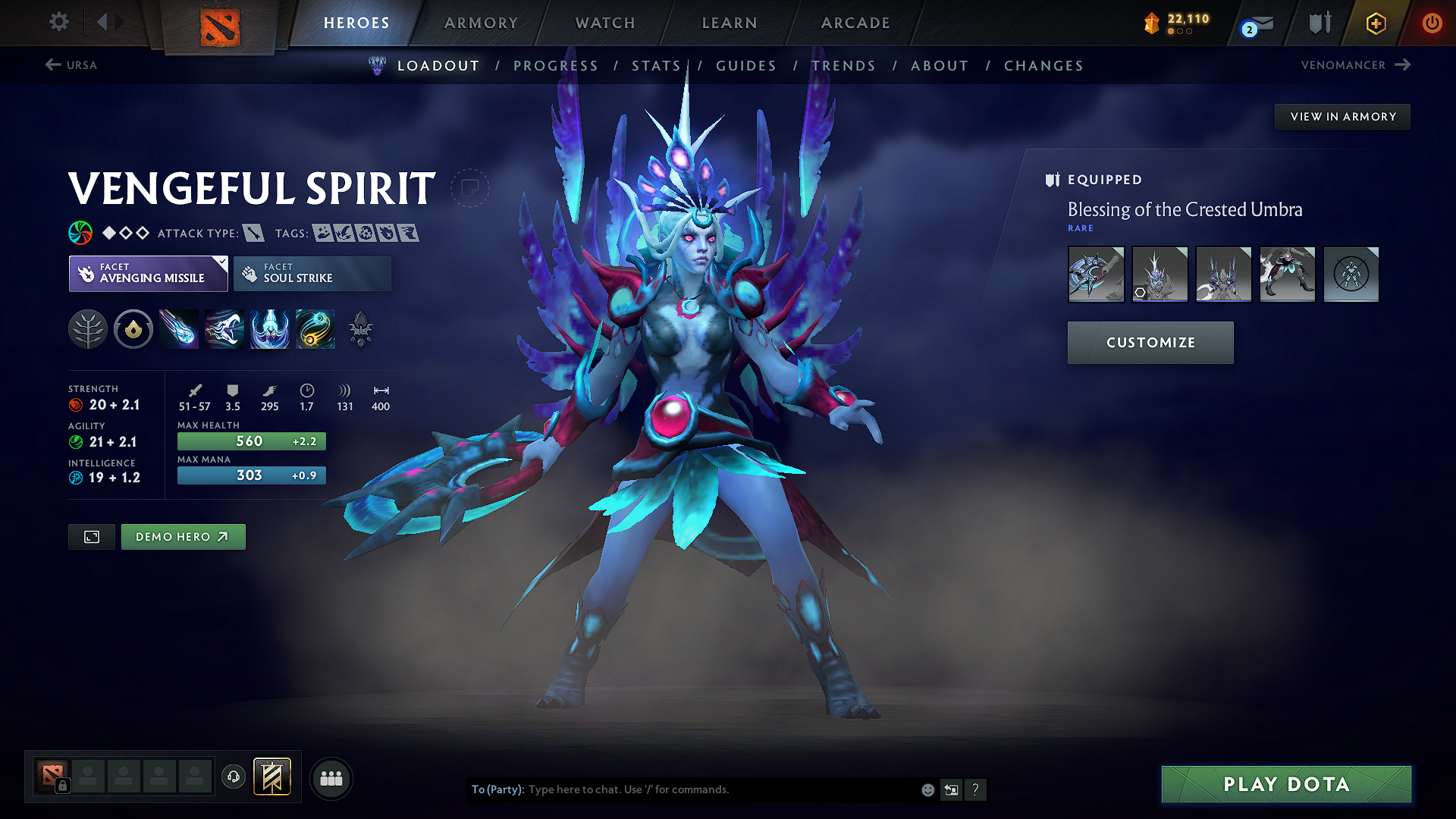The height and width of the screenshot is (819, 1456).
Task: Open the emoticon smiley in chat bar
Action: point(927,789)
